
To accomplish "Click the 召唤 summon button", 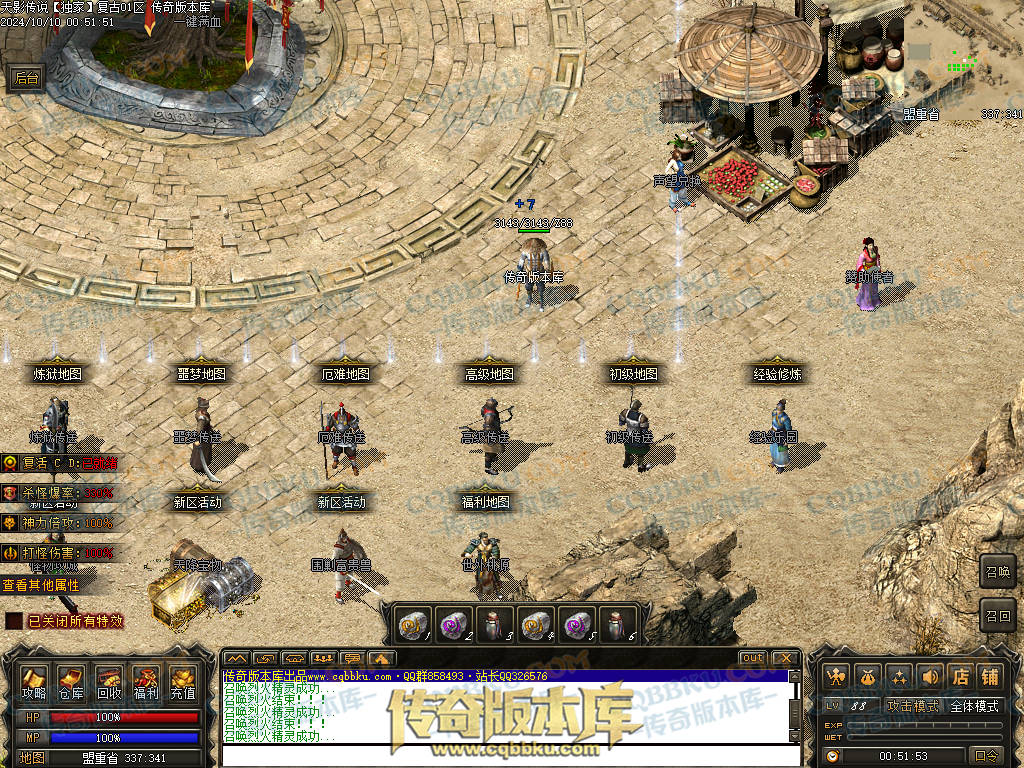I will pyautogui.click(x=998, y=571).
